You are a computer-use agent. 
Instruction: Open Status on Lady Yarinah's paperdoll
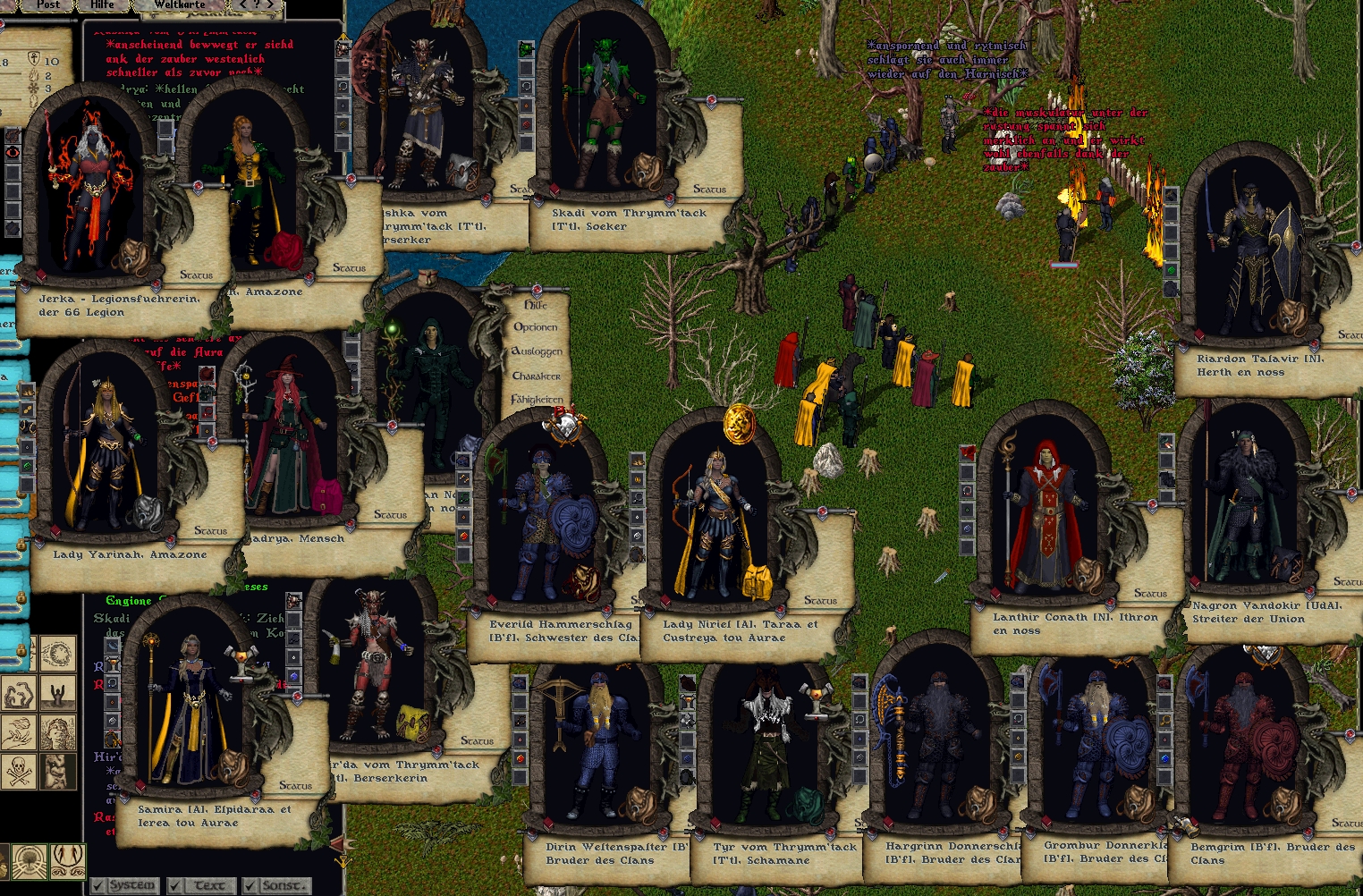tap(210, 531)
